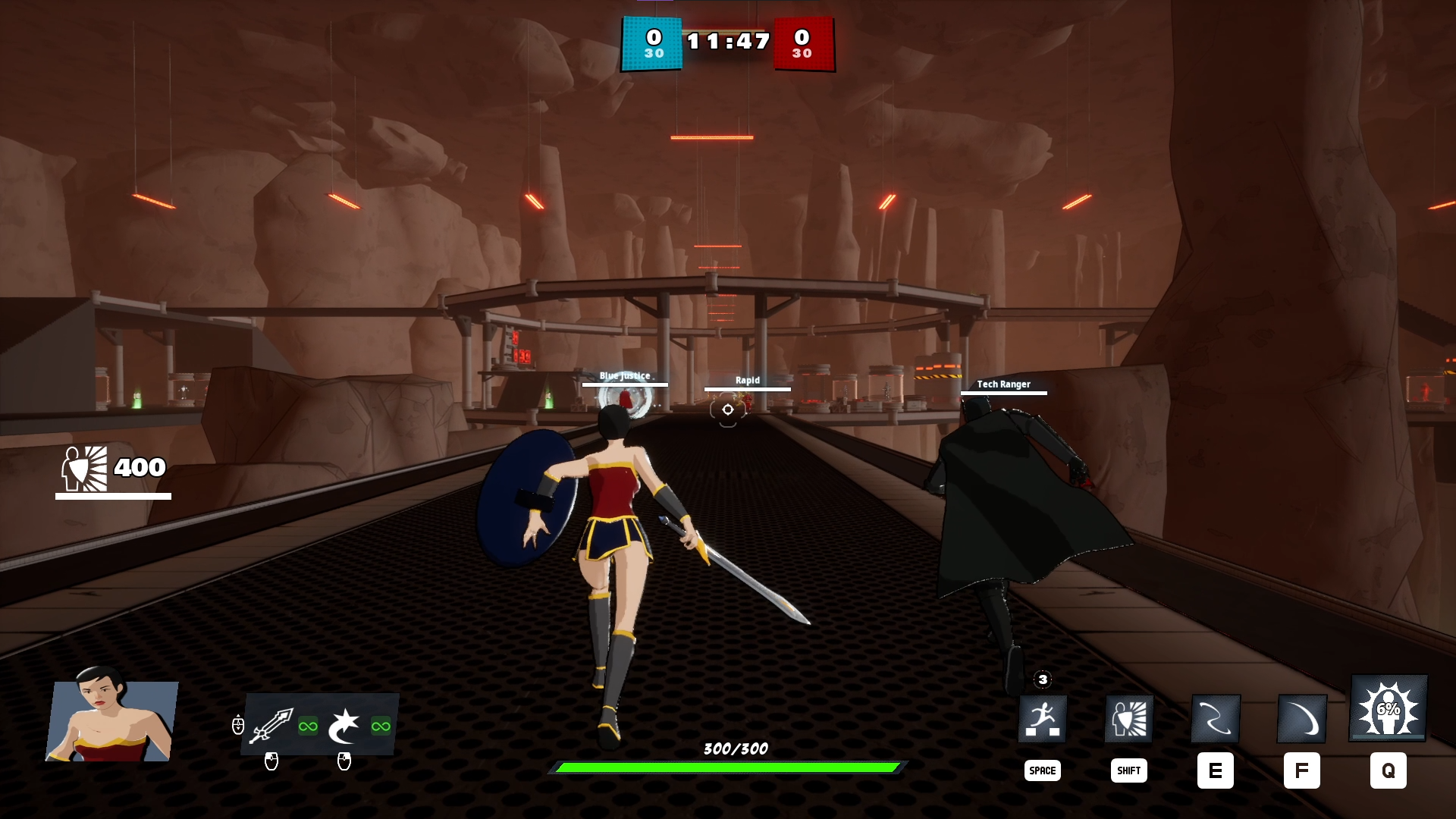The height and width of the screenshot is (819, 1456).
Task: Select the spinning star secondary attack icon
Action: (344, 726)
